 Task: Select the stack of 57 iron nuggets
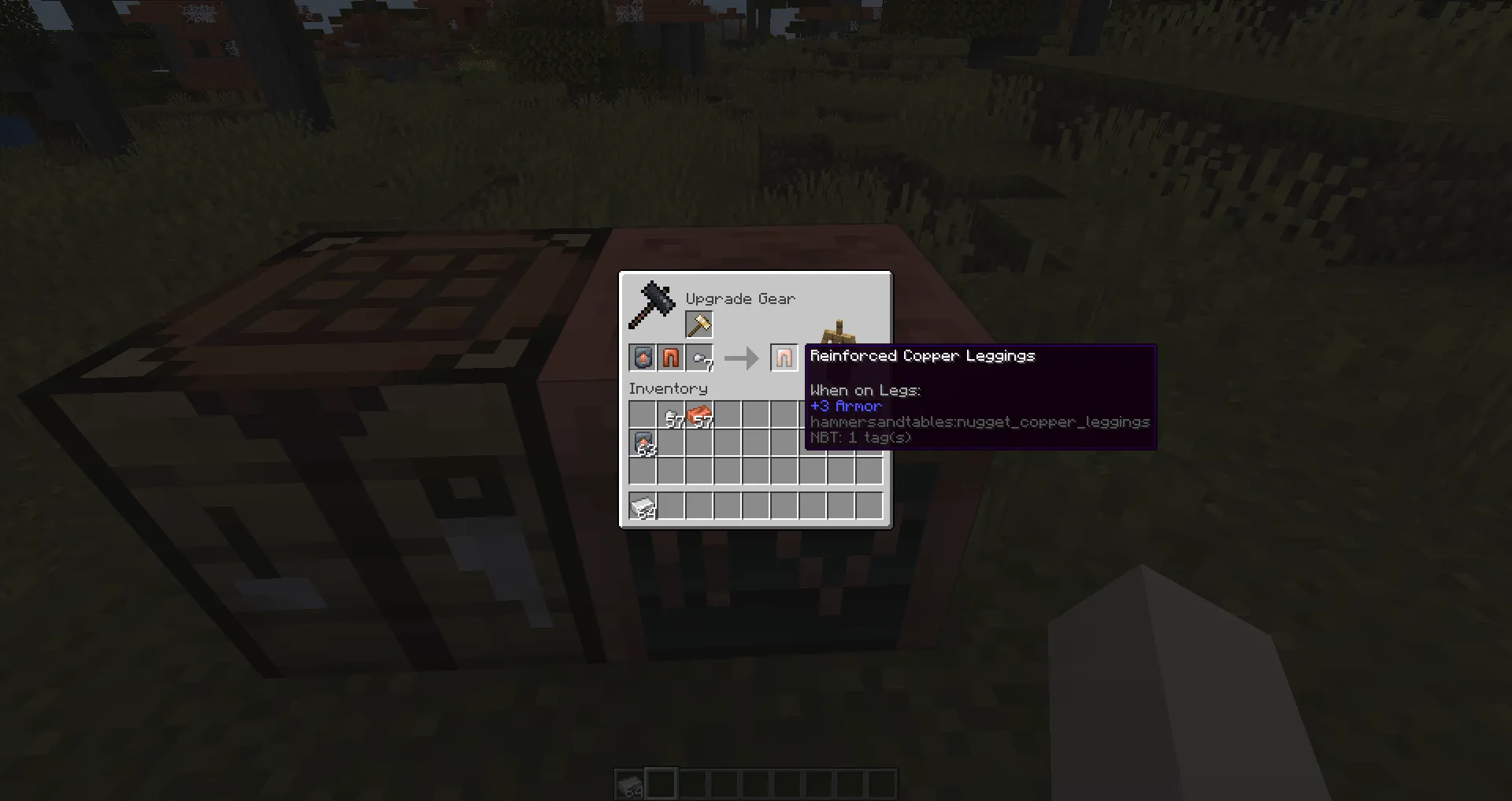click(x=671, y=415)
